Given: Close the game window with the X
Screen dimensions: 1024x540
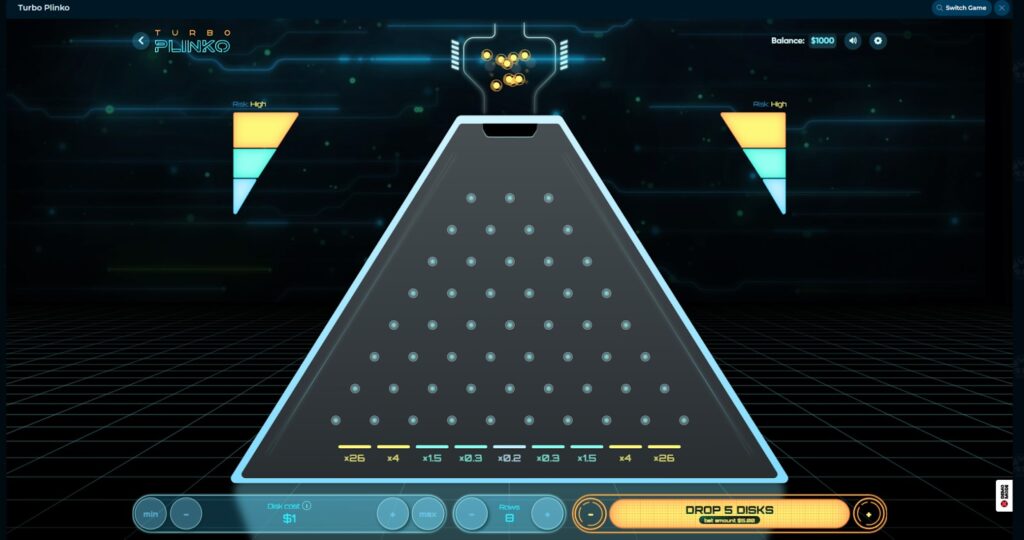Looking at the screenshot, I should coord(1002,8).
